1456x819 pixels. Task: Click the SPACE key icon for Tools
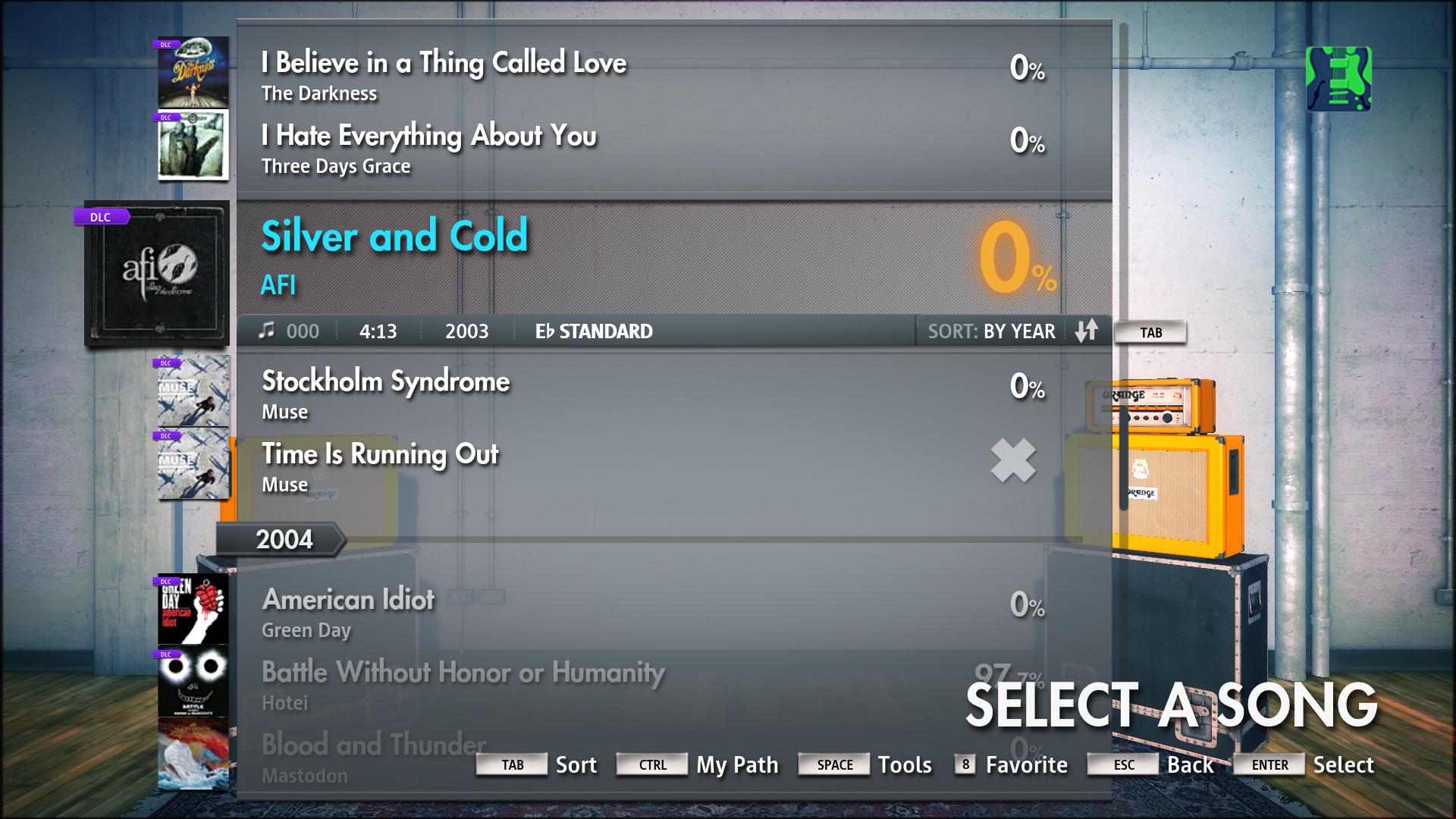click(834, 764)
